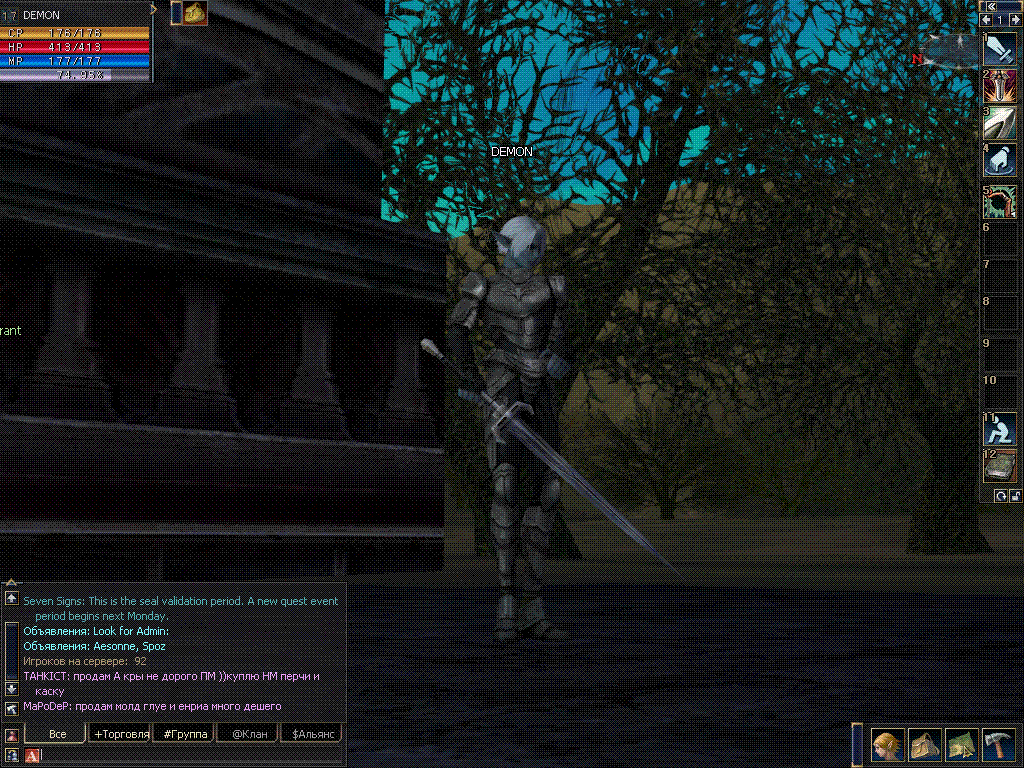This screenshot has width=1024, height=768.
Task: Use the scroll item in shortcut slot 12
Action: [1001, 465]
